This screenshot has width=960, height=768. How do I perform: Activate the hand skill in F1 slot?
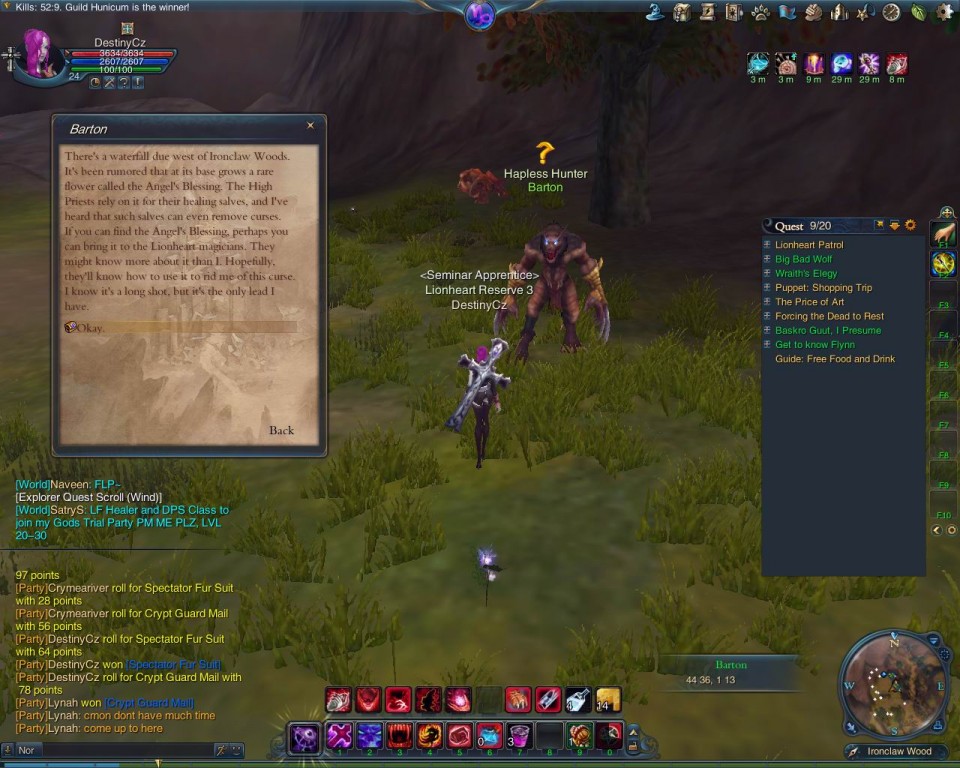pyautogui.click(x=943, y=235)
